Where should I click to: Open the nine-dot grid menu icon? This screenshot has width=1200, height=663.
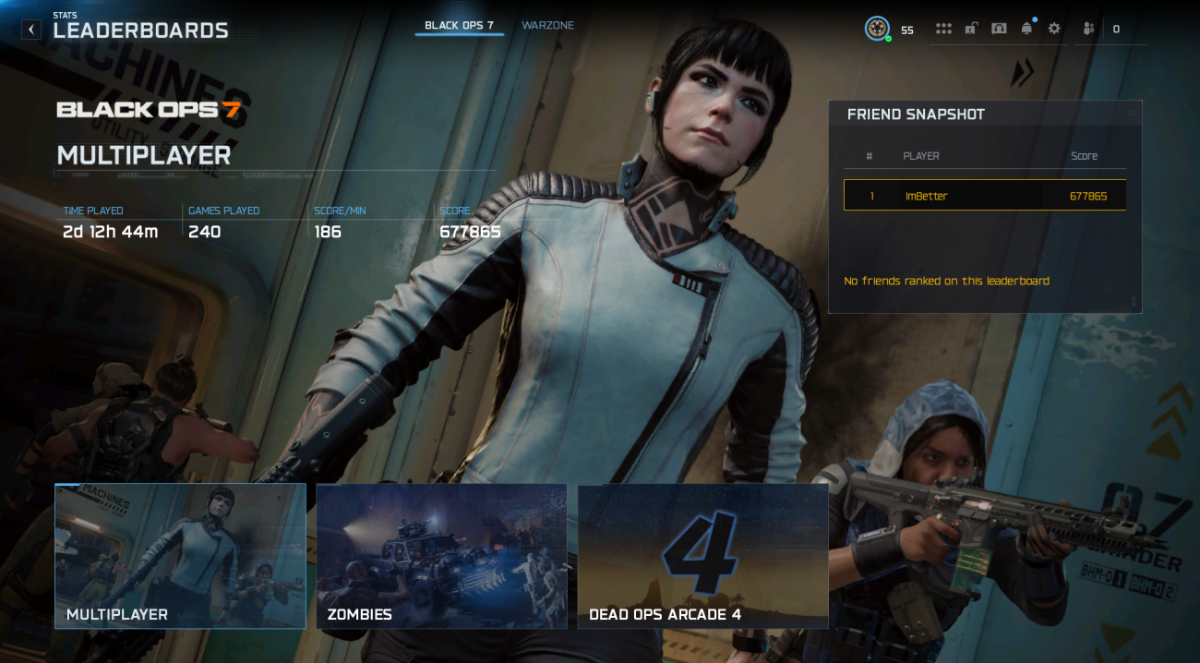(943, 29)
